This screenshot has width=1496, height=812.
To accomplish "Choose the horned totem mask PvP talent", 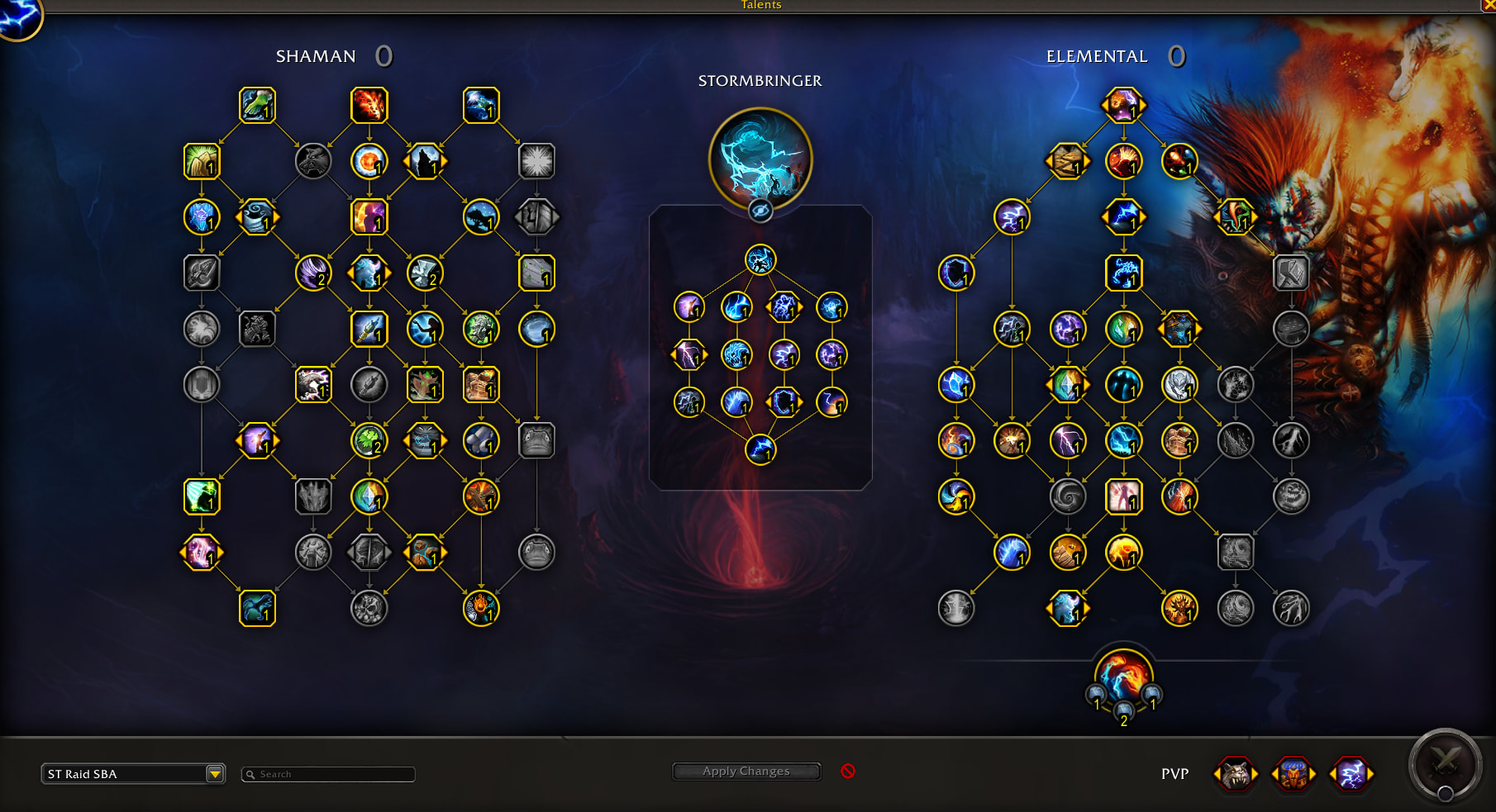I will (x=1294, y=774).
